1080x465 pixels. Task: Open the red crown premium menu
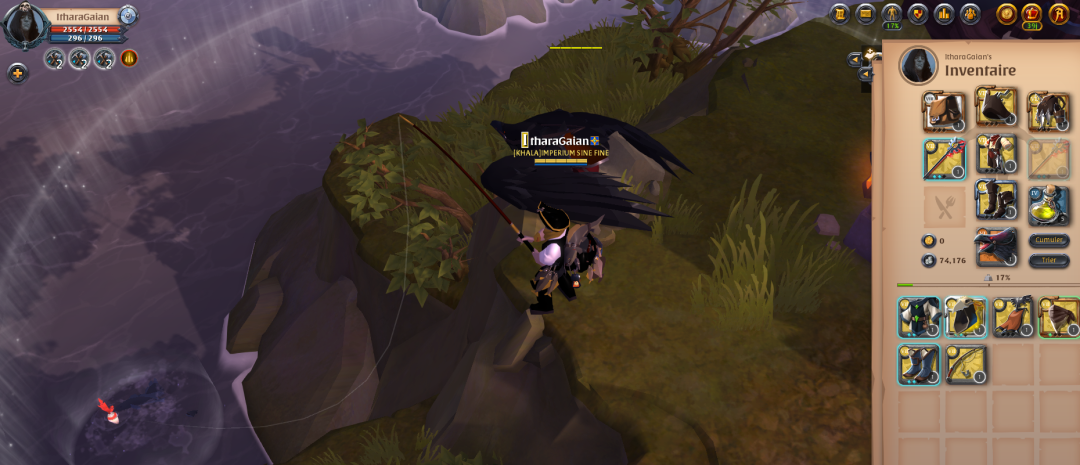(x=1032, y=14)
